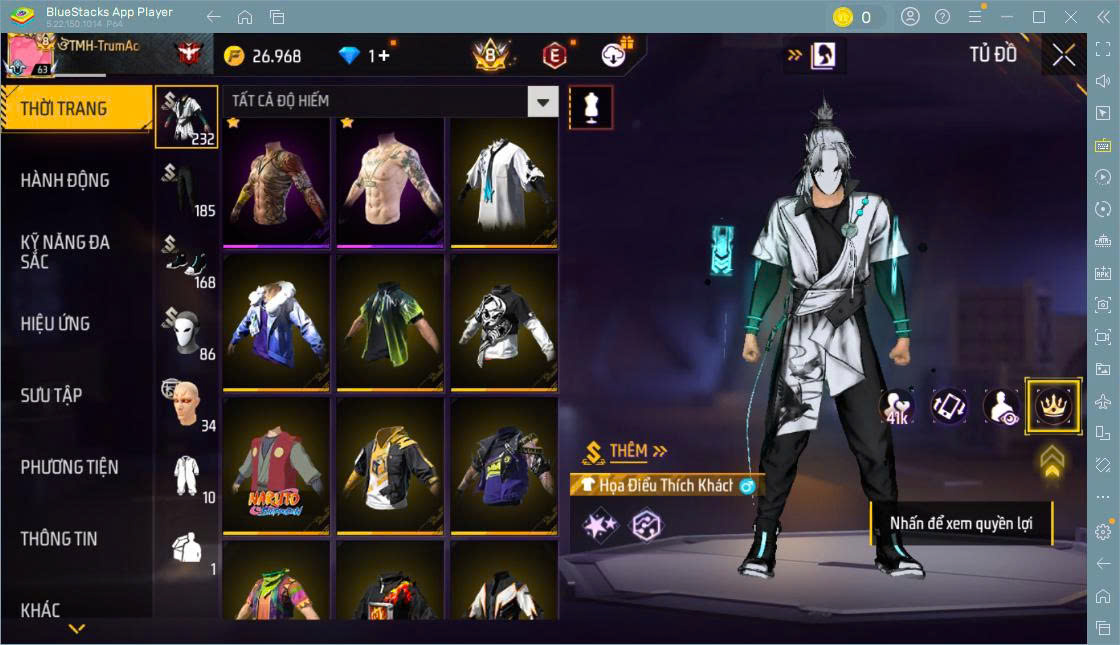Minimize the BlueStacks window
1120x645 pixels.
(x=1009, y=17)
